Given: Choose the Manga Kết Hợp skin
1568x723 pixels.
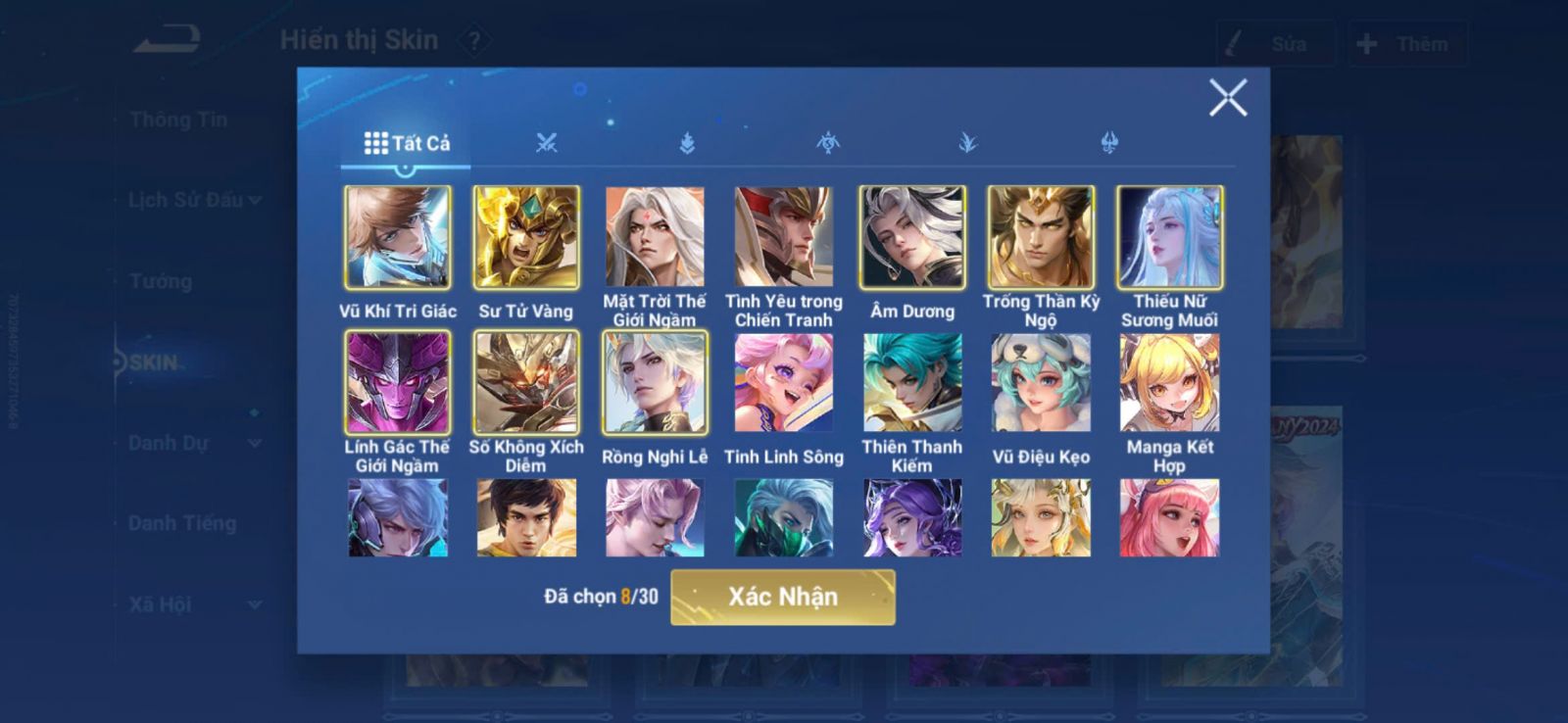Looking at the screenshot, I should coord(1170,383).
